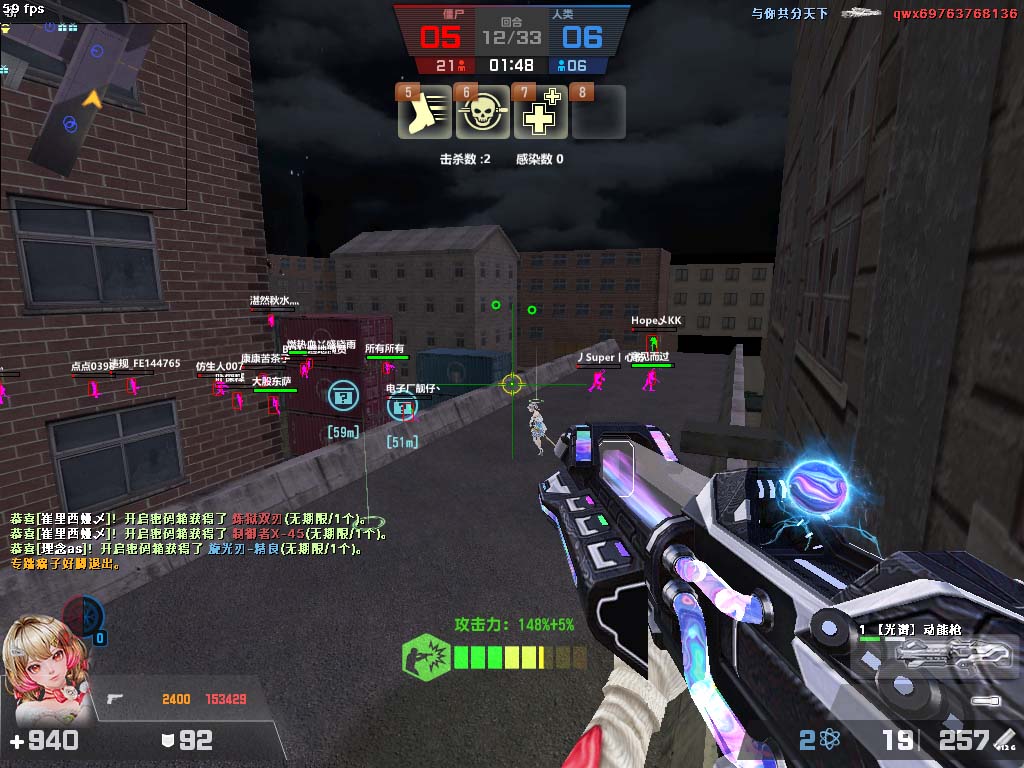Select the winged boot skill icon
Screen dimensions: 1024x768
click(x=425, y=113)
